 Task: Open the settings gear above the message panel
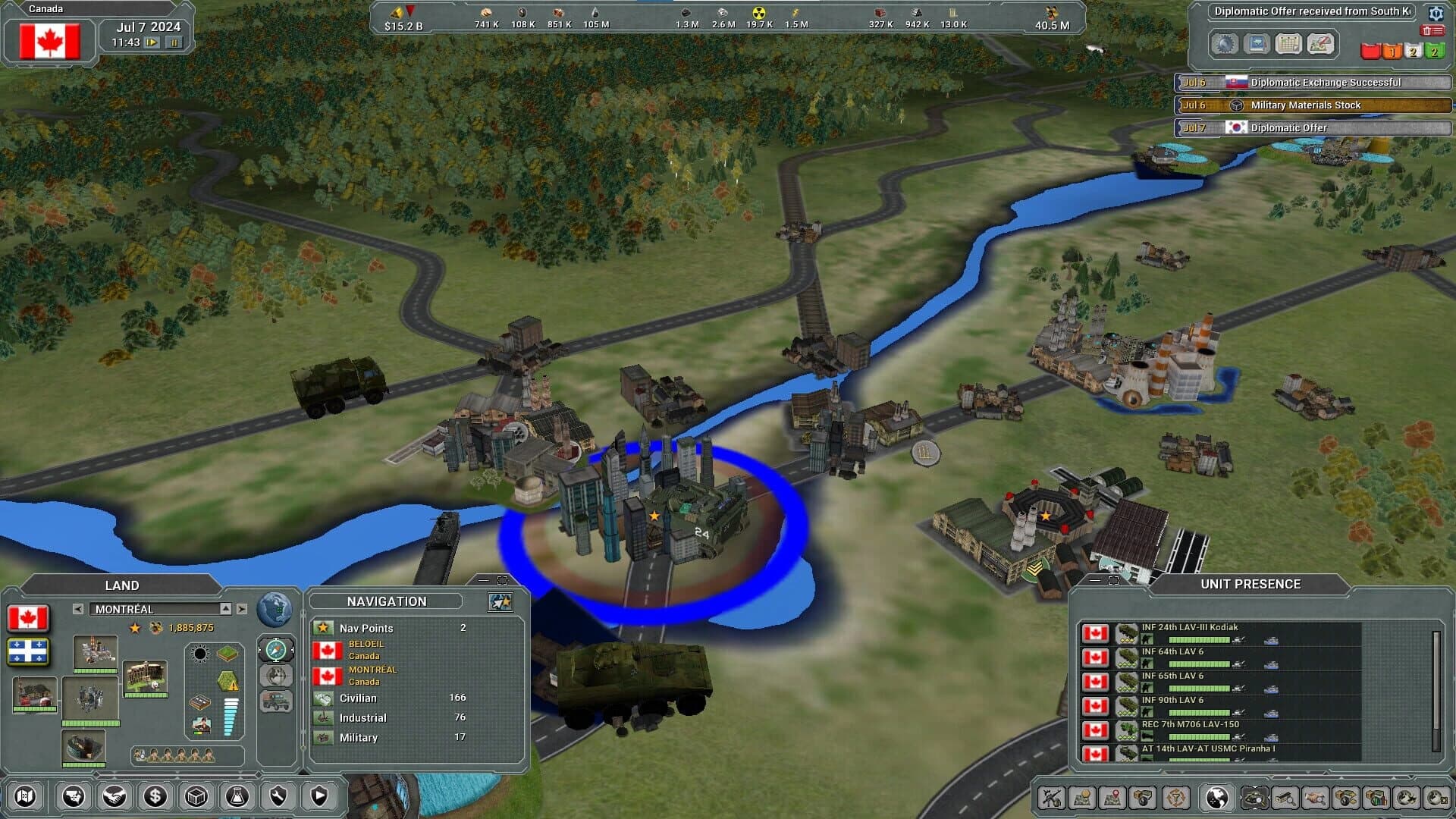click(x=1436, y=14)
